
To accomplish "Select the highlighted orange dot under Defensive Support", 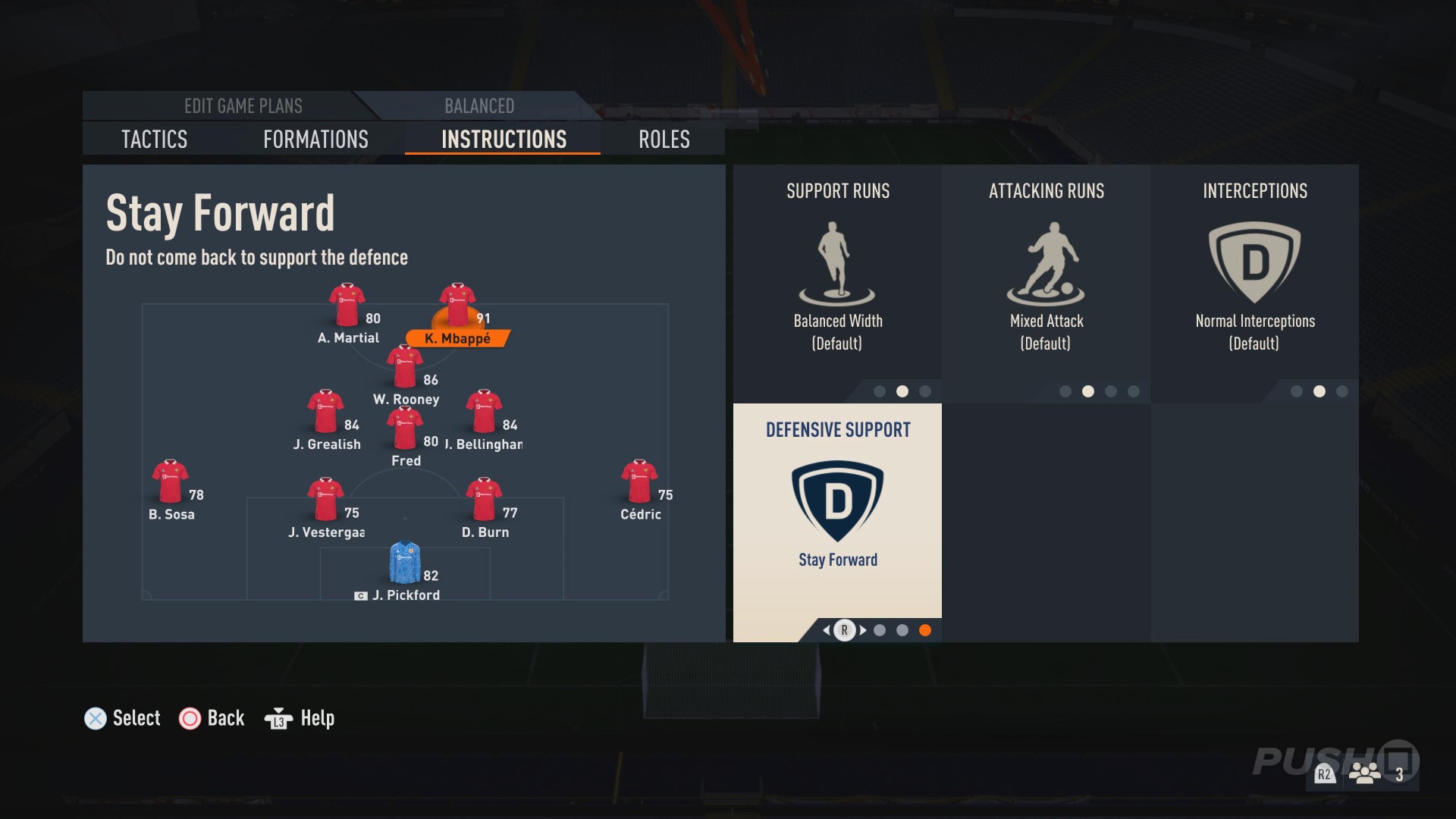I will pos(926,629).
